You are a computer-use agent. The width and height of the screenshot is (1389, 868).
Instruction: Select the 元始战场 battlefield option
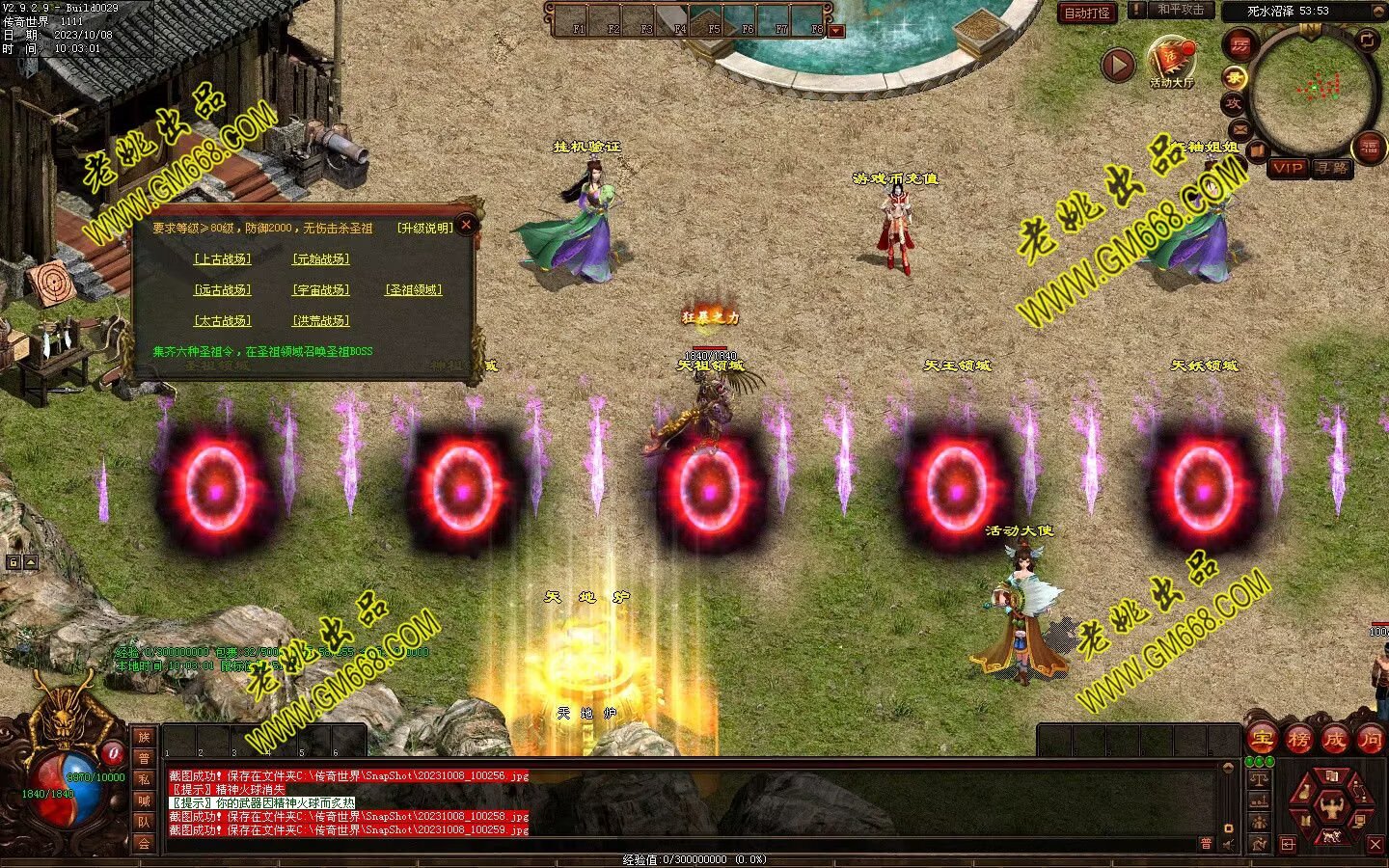320,259
